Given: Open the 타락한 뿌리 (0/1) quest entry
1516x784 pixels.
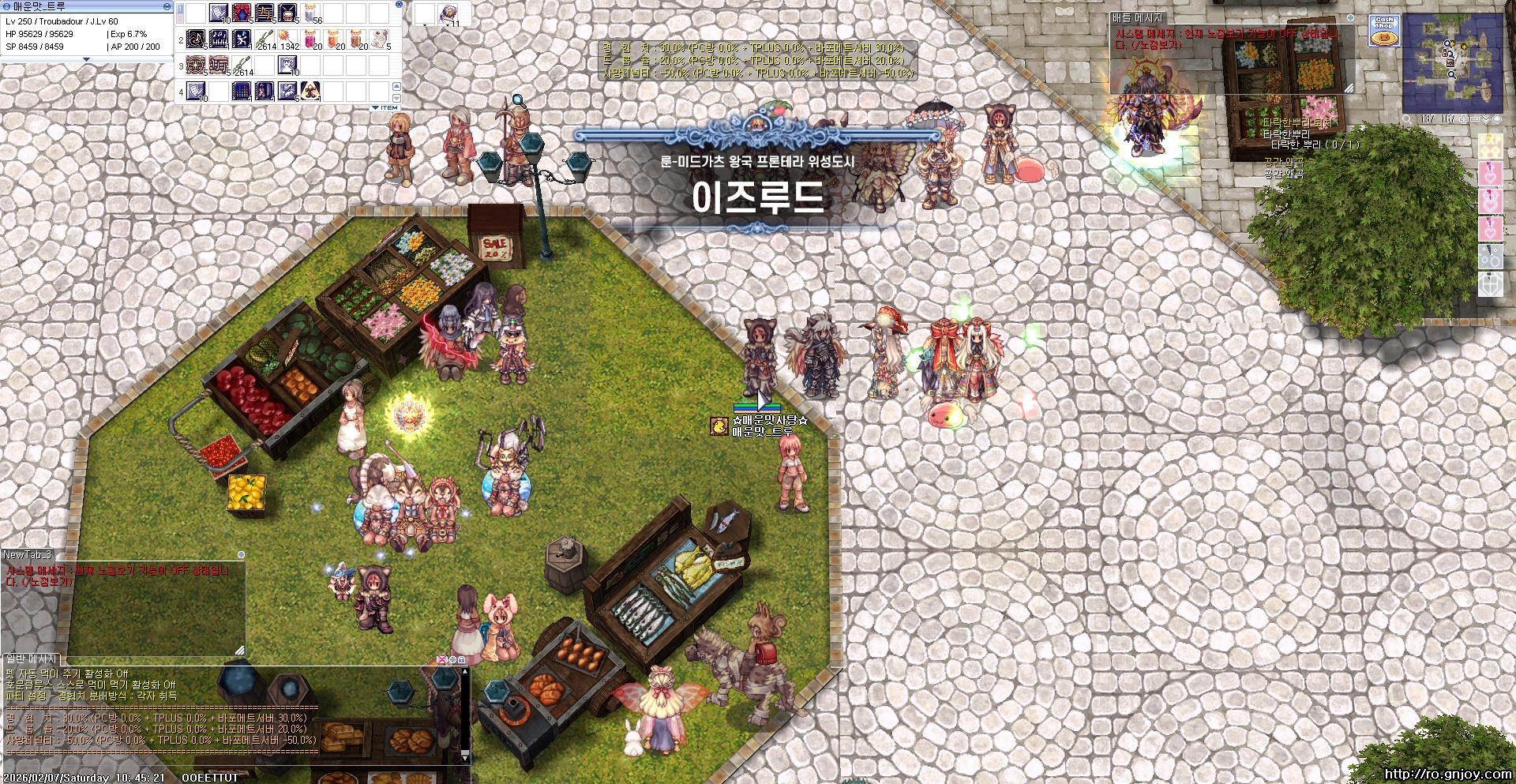Looking at the screenshot, I should [x=1315, y=145].
